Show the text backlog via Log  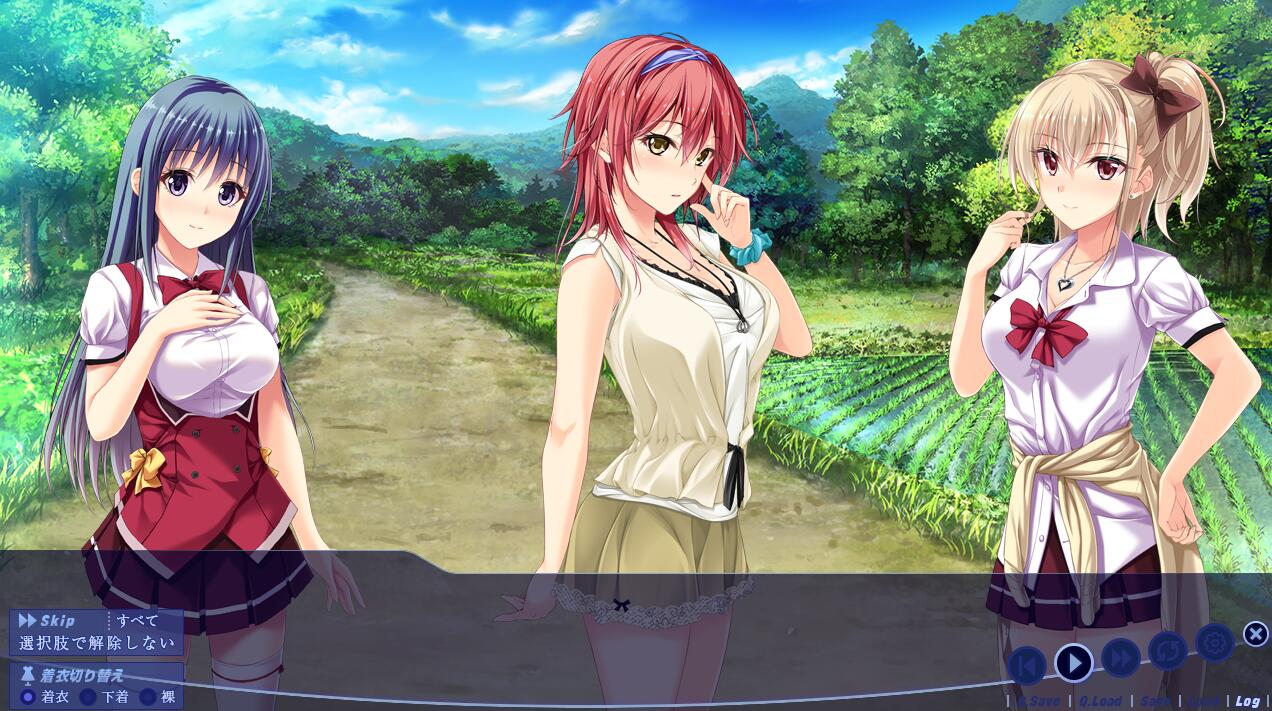[x=1247, y=701]
